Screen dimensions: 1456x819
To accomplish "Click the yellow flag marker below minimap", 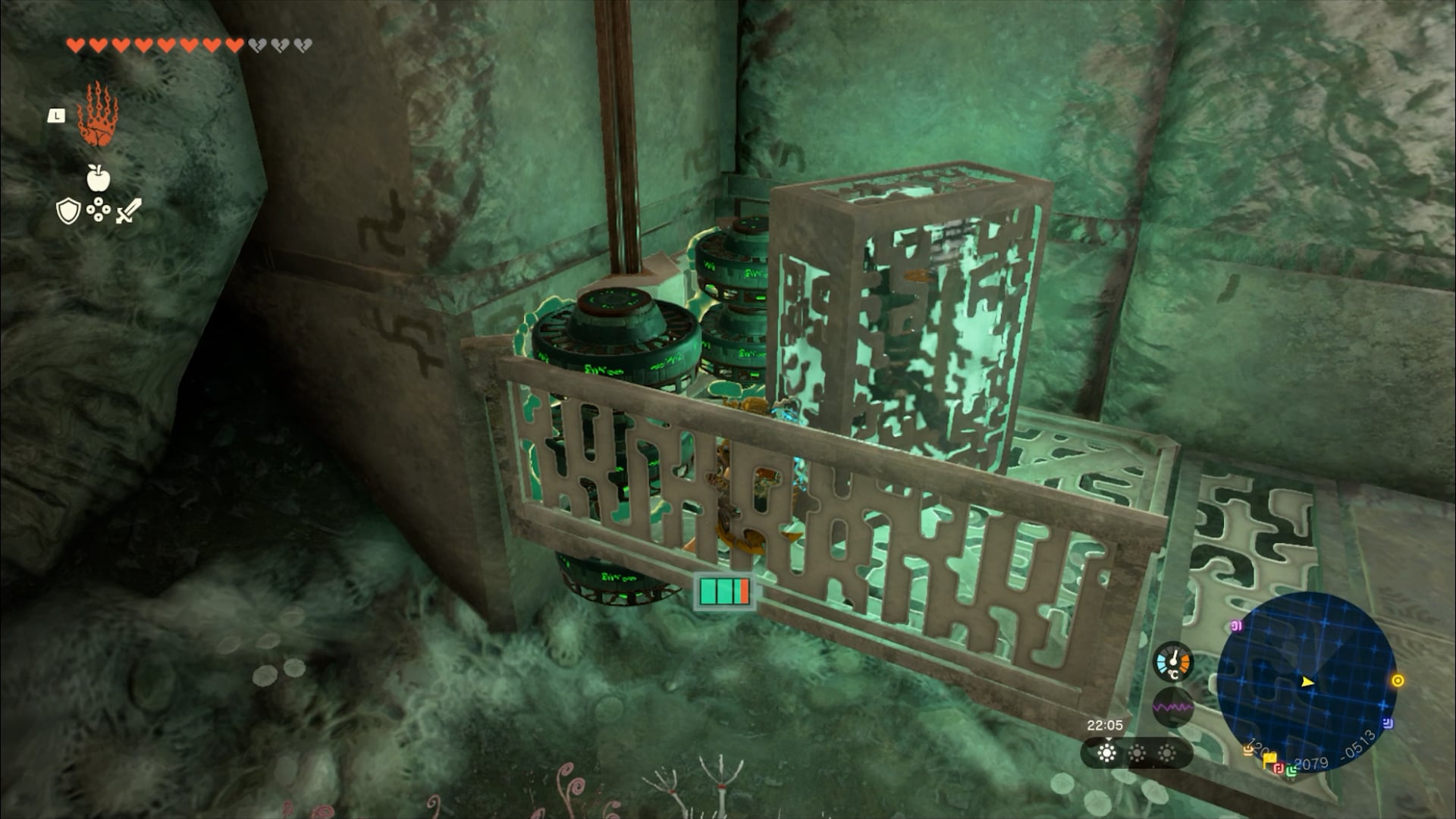I will point(1269,759).
